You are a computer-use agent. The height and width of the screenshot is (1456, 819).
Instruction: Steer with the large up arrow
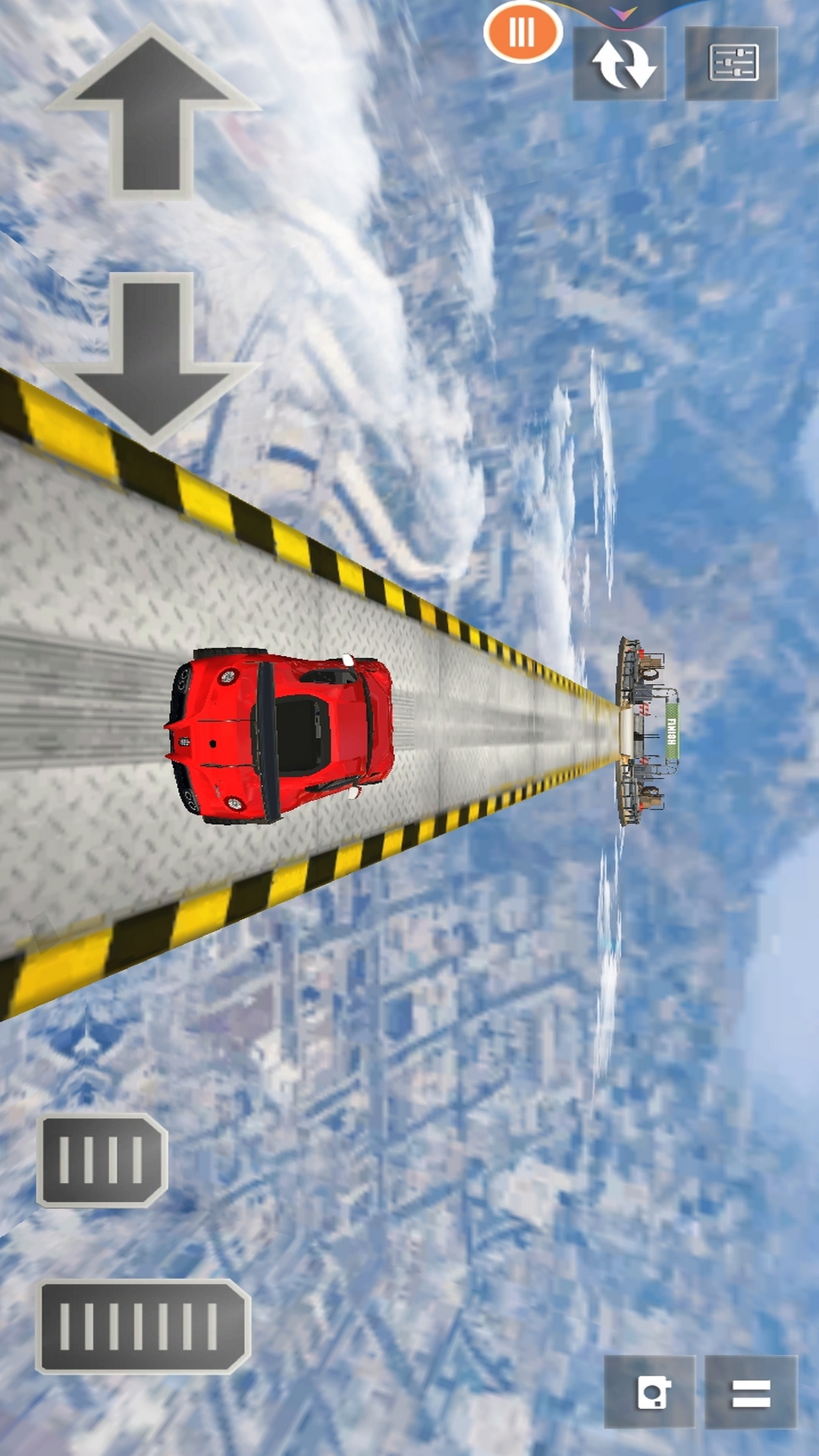click(152, 114)
